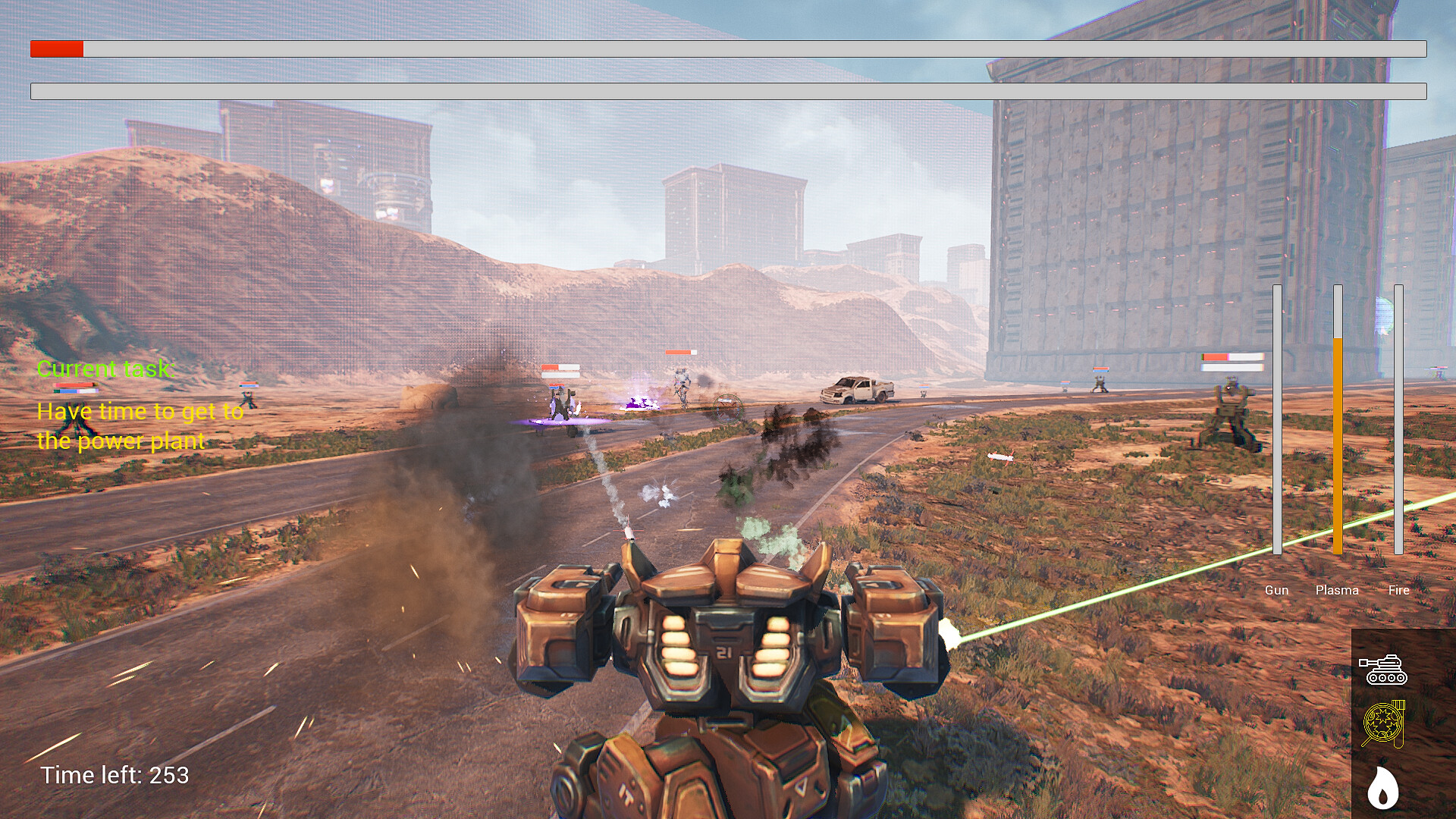Choose the yellow plasma weapon icon
Image resolution: width=1456 pixels, height=819 pixels.
1384,723
